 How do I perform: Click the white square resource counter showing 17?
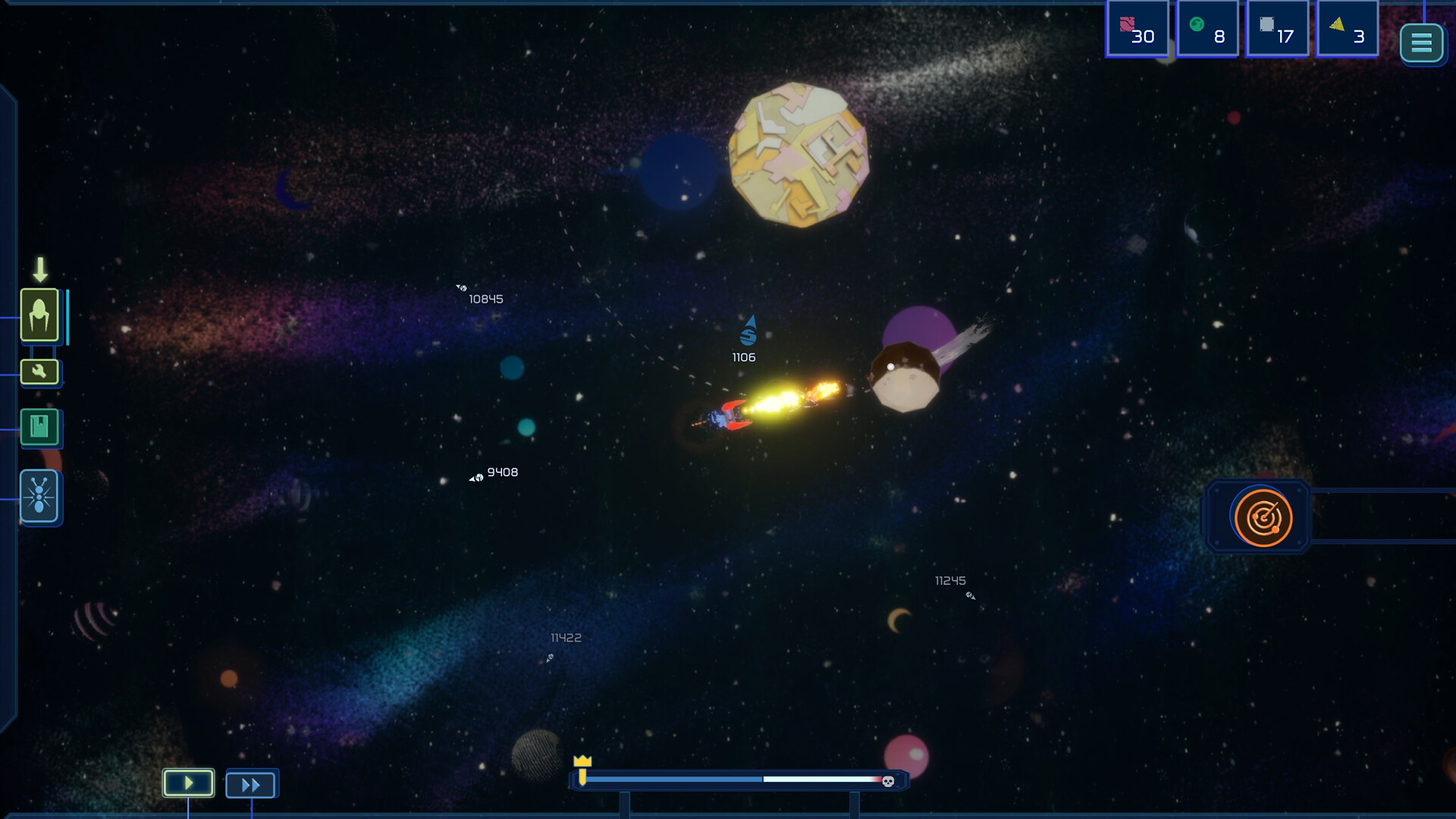point(1279,29)
